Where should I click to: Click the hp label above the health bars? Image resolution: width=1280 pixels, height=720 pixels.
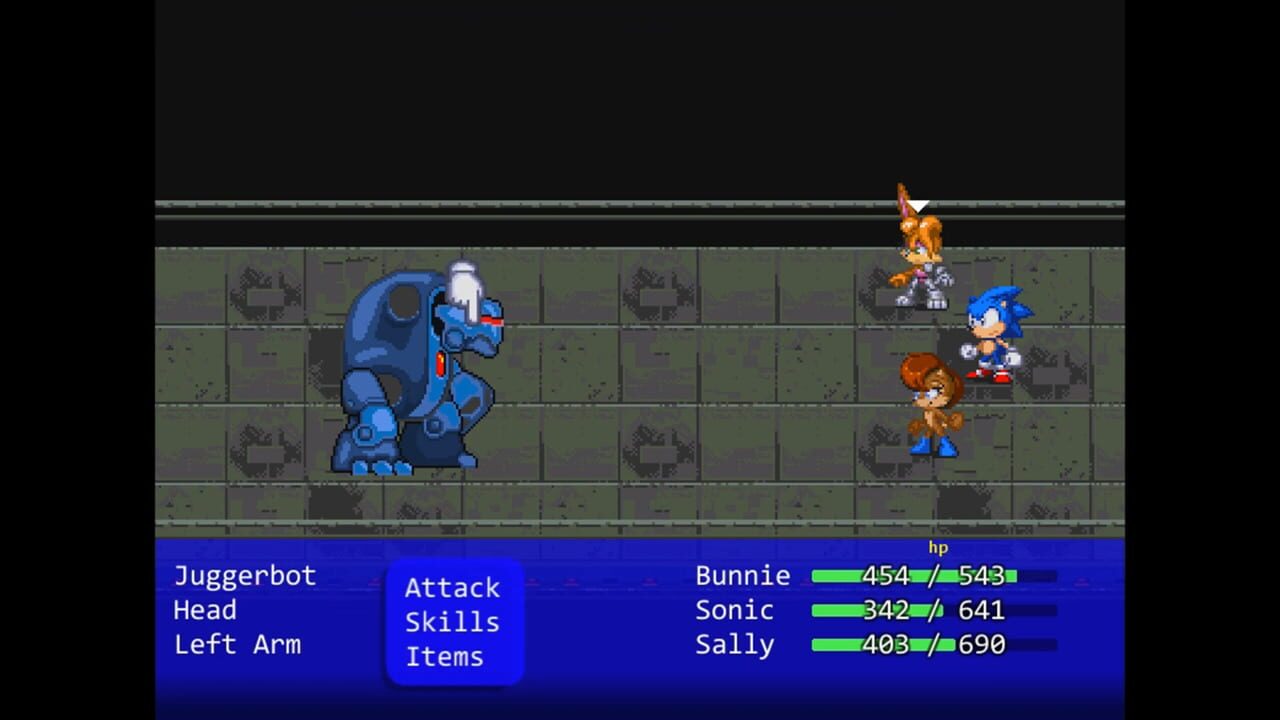(x=938, y=548)
